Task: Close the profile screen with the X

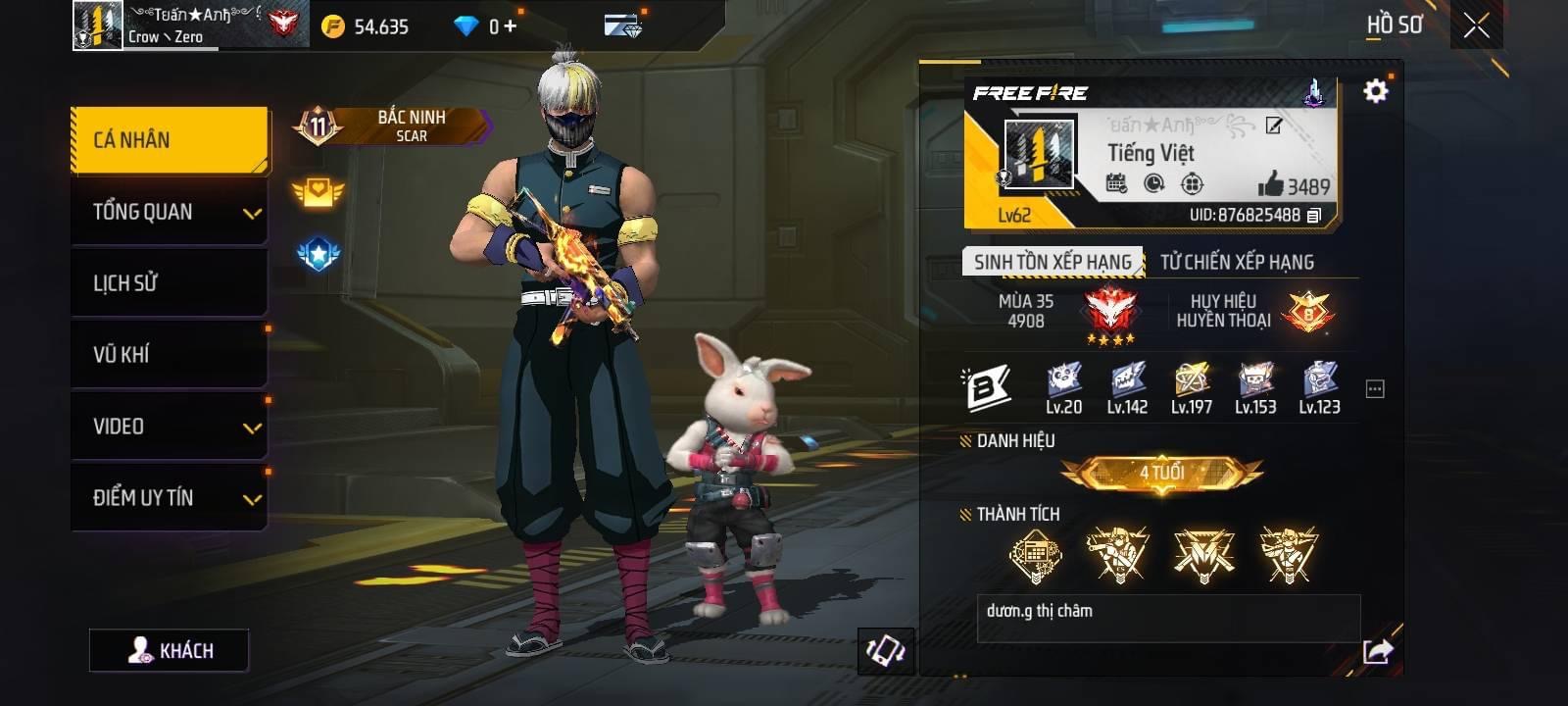Action: 1476,26
